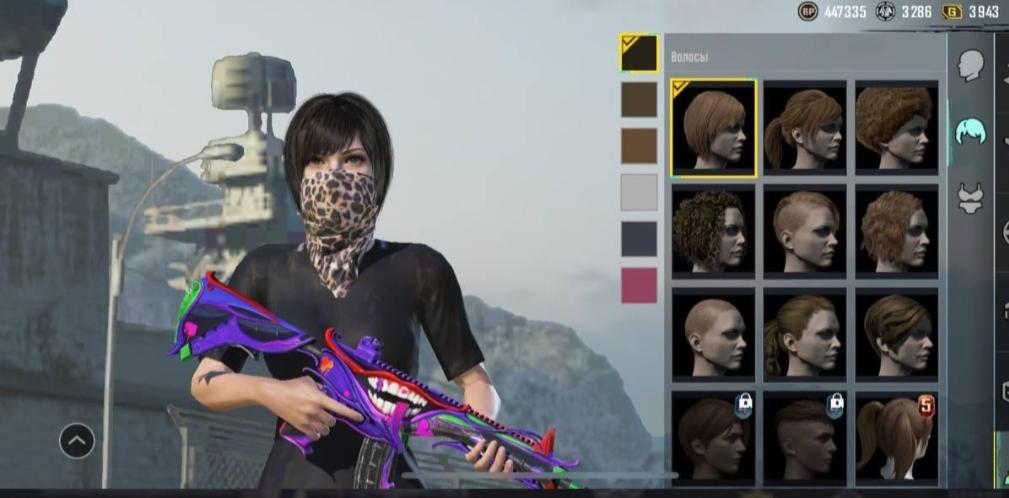
Task: Open the G-Coin balance
Action: click(971, 12)
